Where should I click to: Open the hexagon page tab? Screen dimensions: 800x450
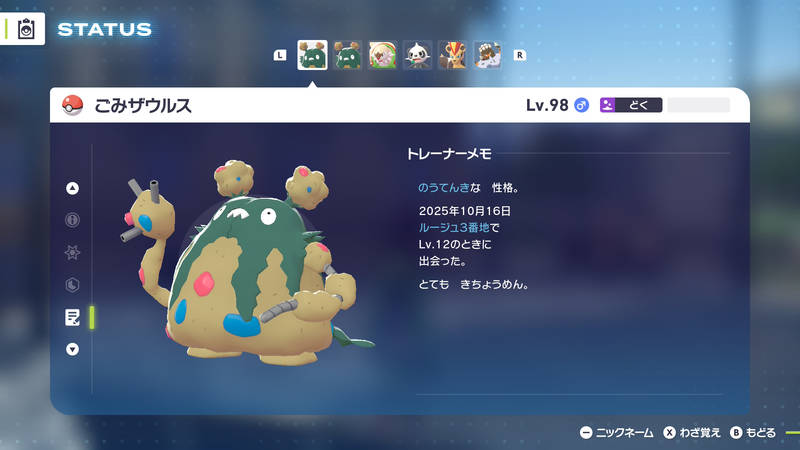tap(72, 285)
